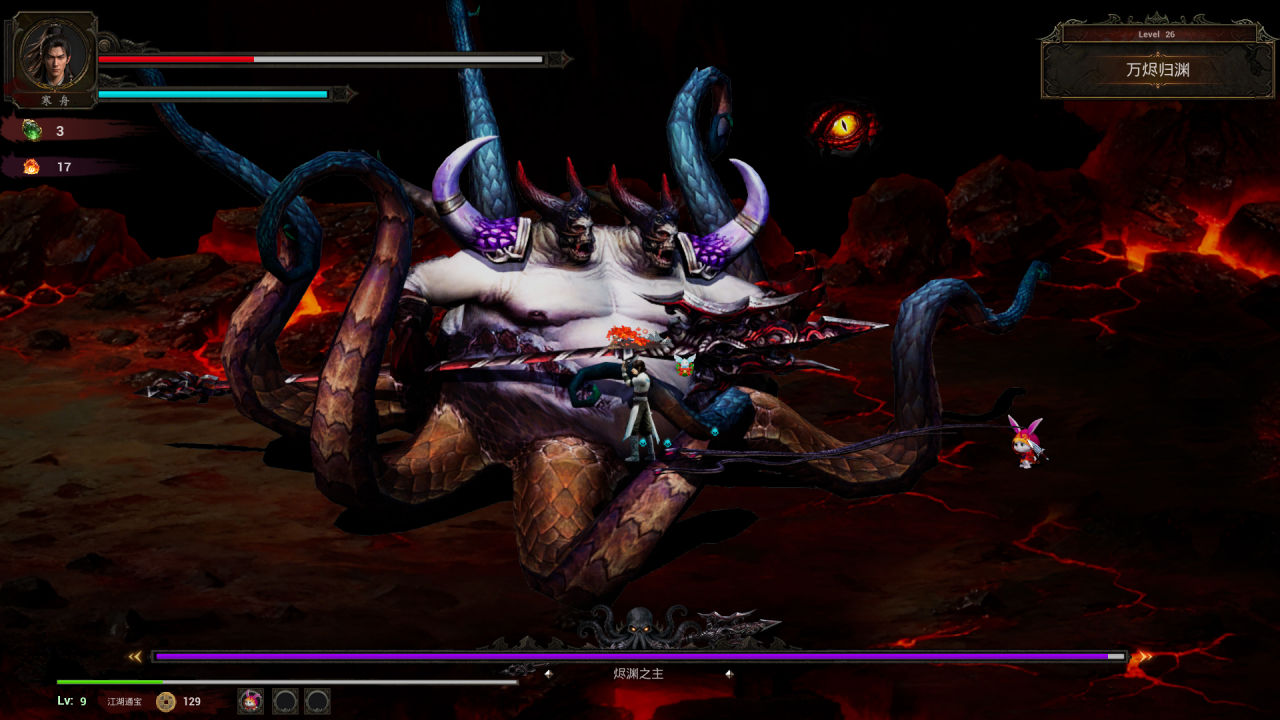Click the fire spirit flame icon

[32, 167]
